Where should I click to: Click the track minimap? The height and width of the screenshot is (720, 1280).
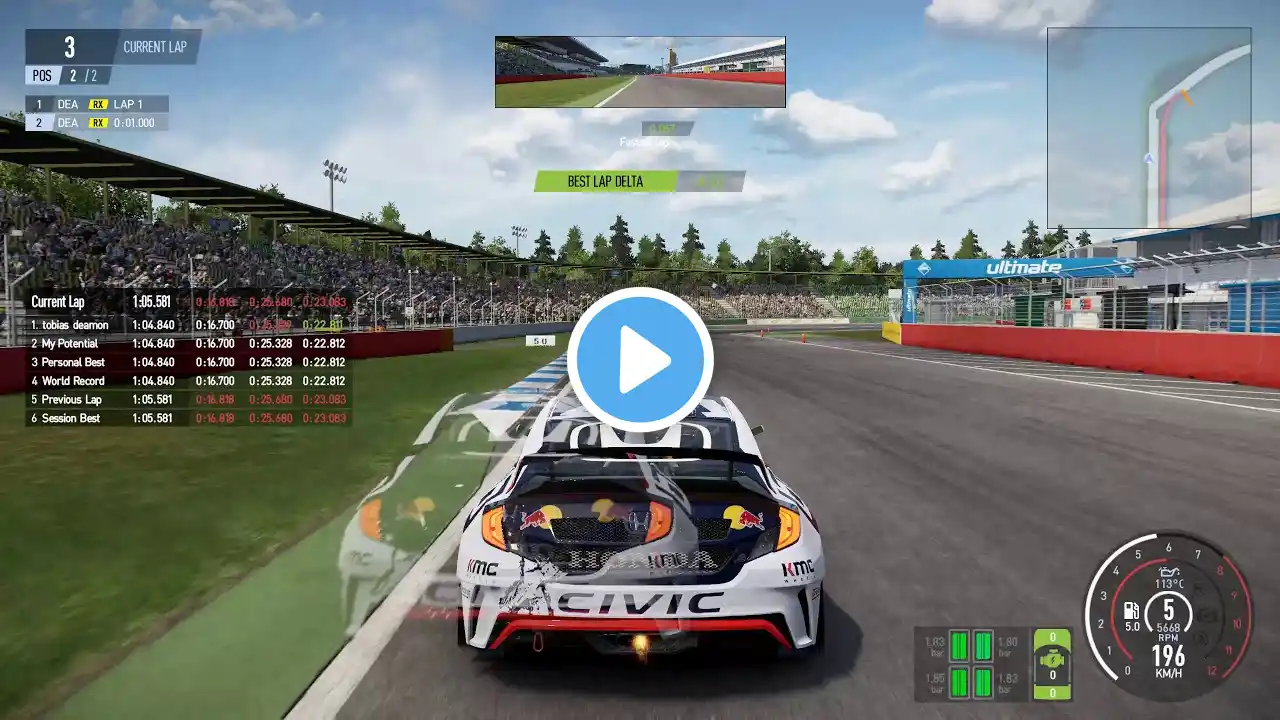tap(1148, 127)
